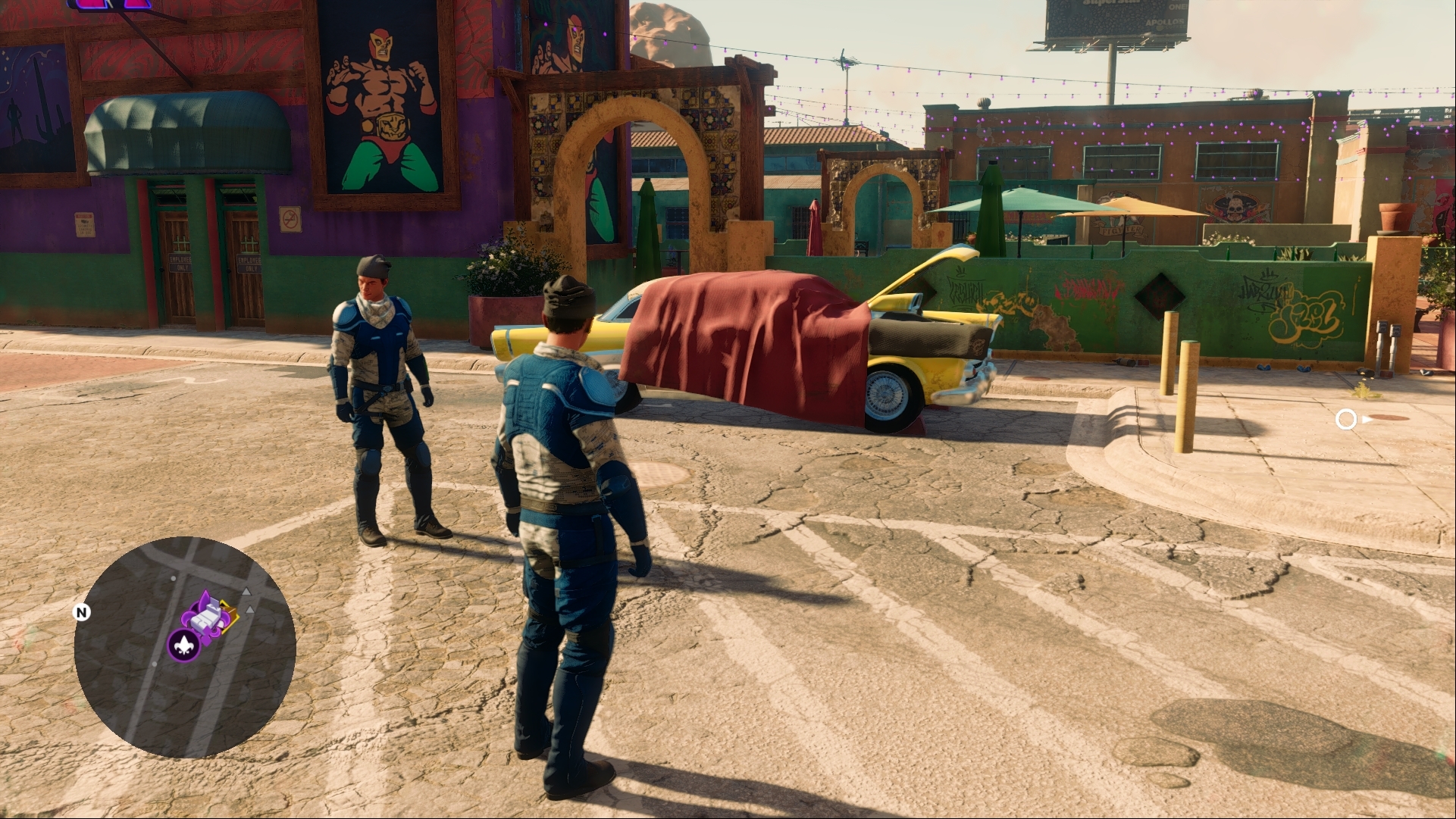
Task: Open the circular minimap
Action: click(x=185, y=647)
